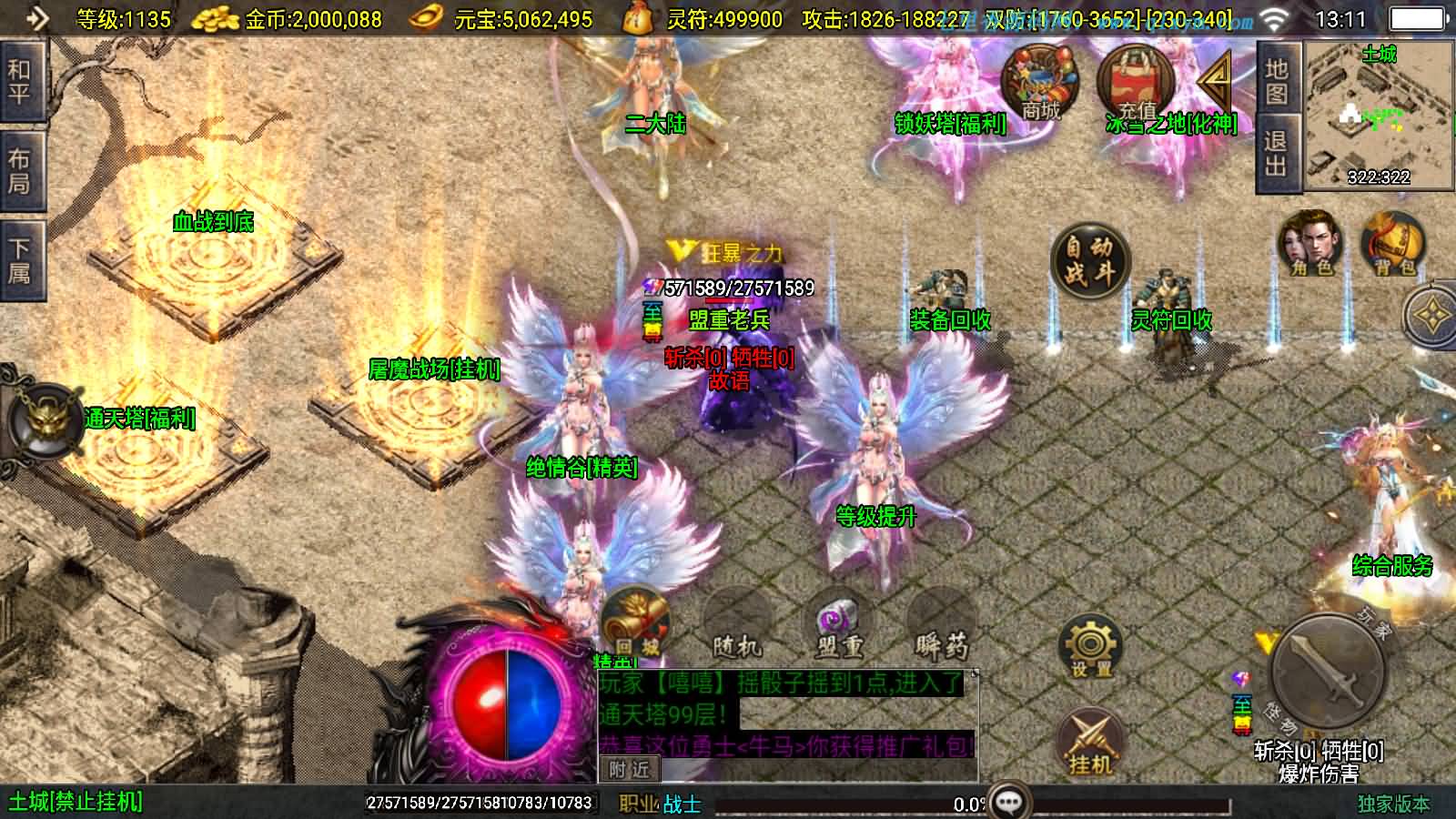
Task: Open the 设置 gear settings
Action: tap(1091, 646)
